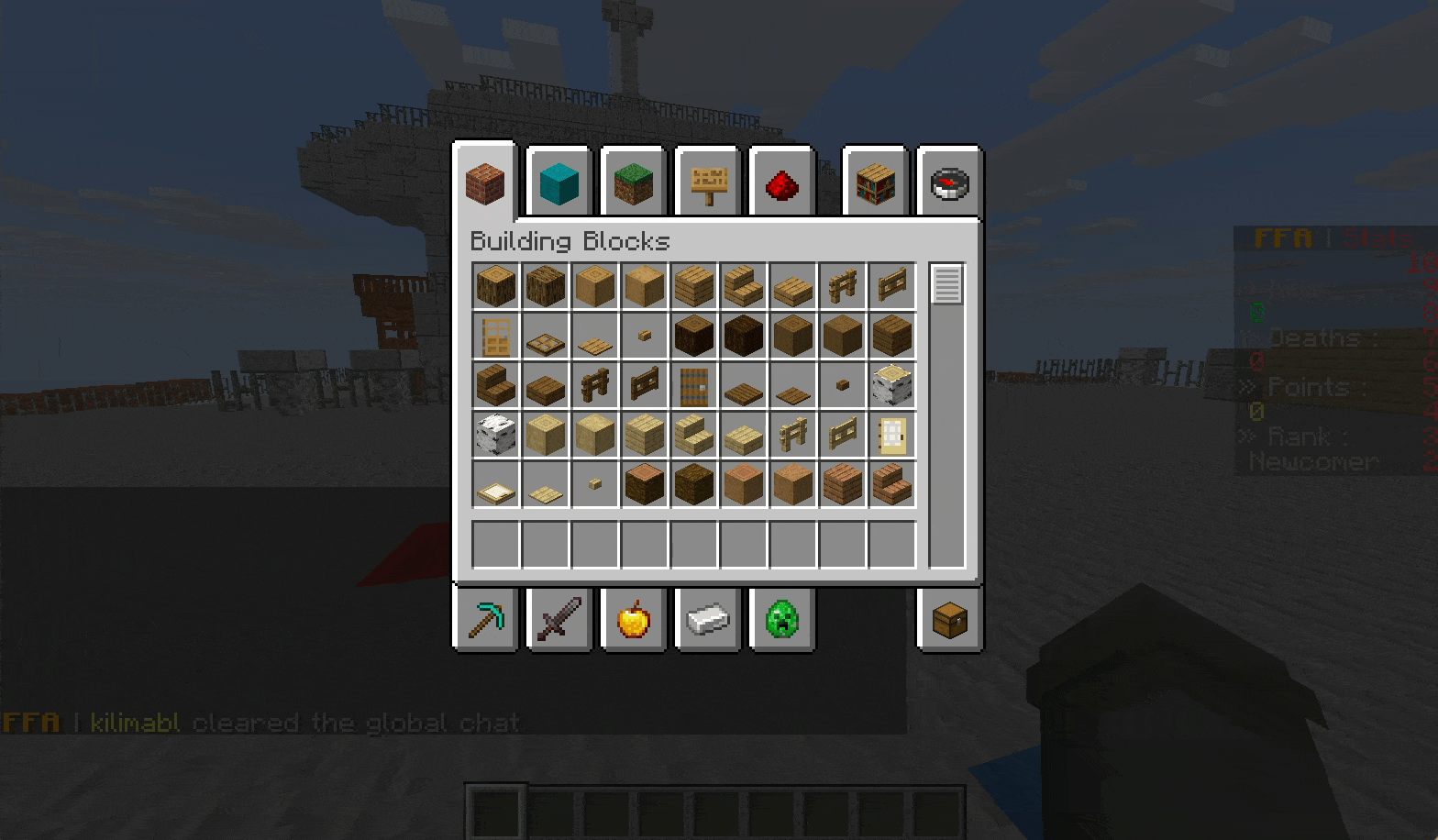
Task: Choose the oak fence gate item
Action: 892,287
